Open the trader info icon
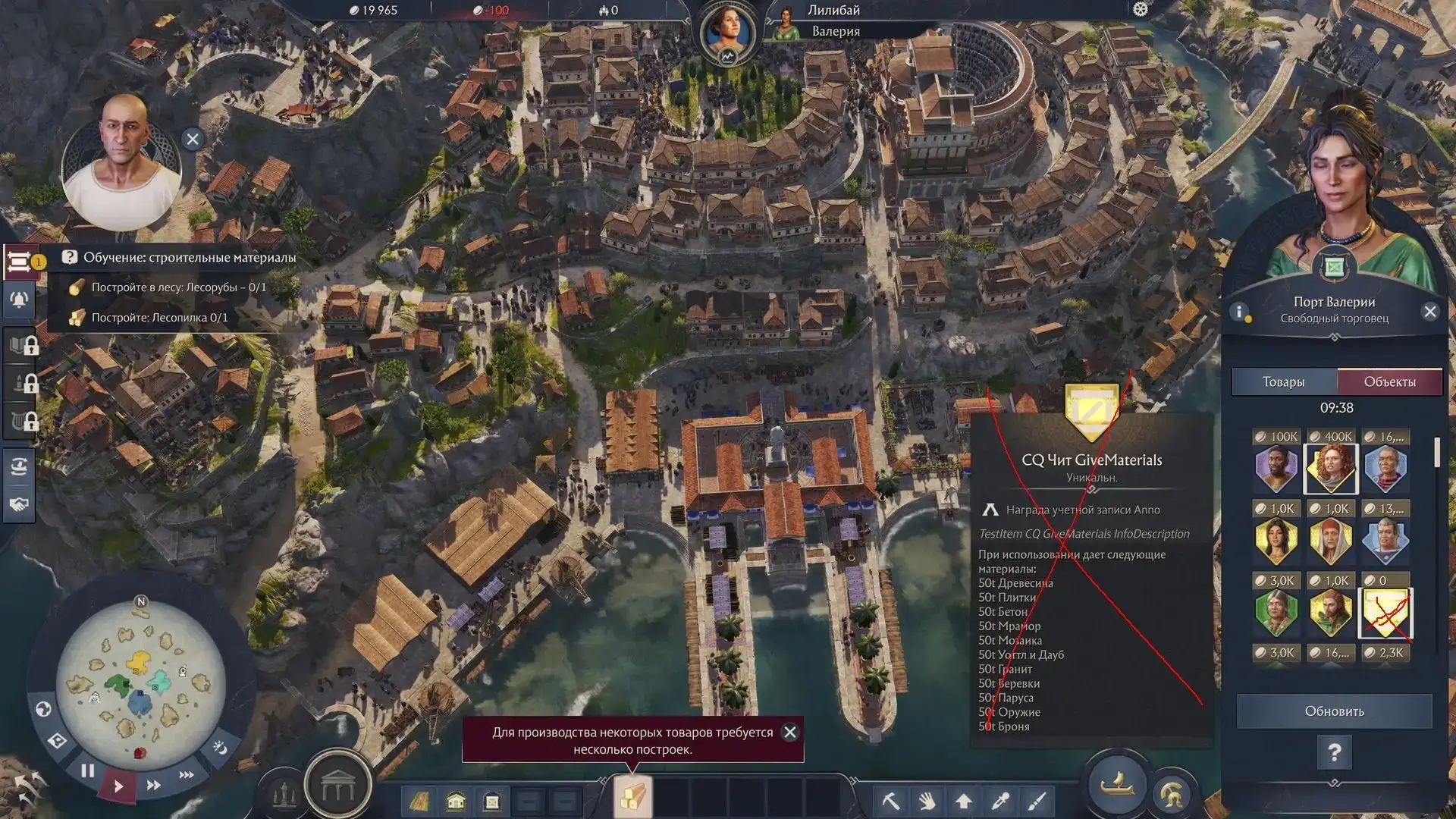This screenshot has height=819, width=1456. click(x=1239, y=312)
